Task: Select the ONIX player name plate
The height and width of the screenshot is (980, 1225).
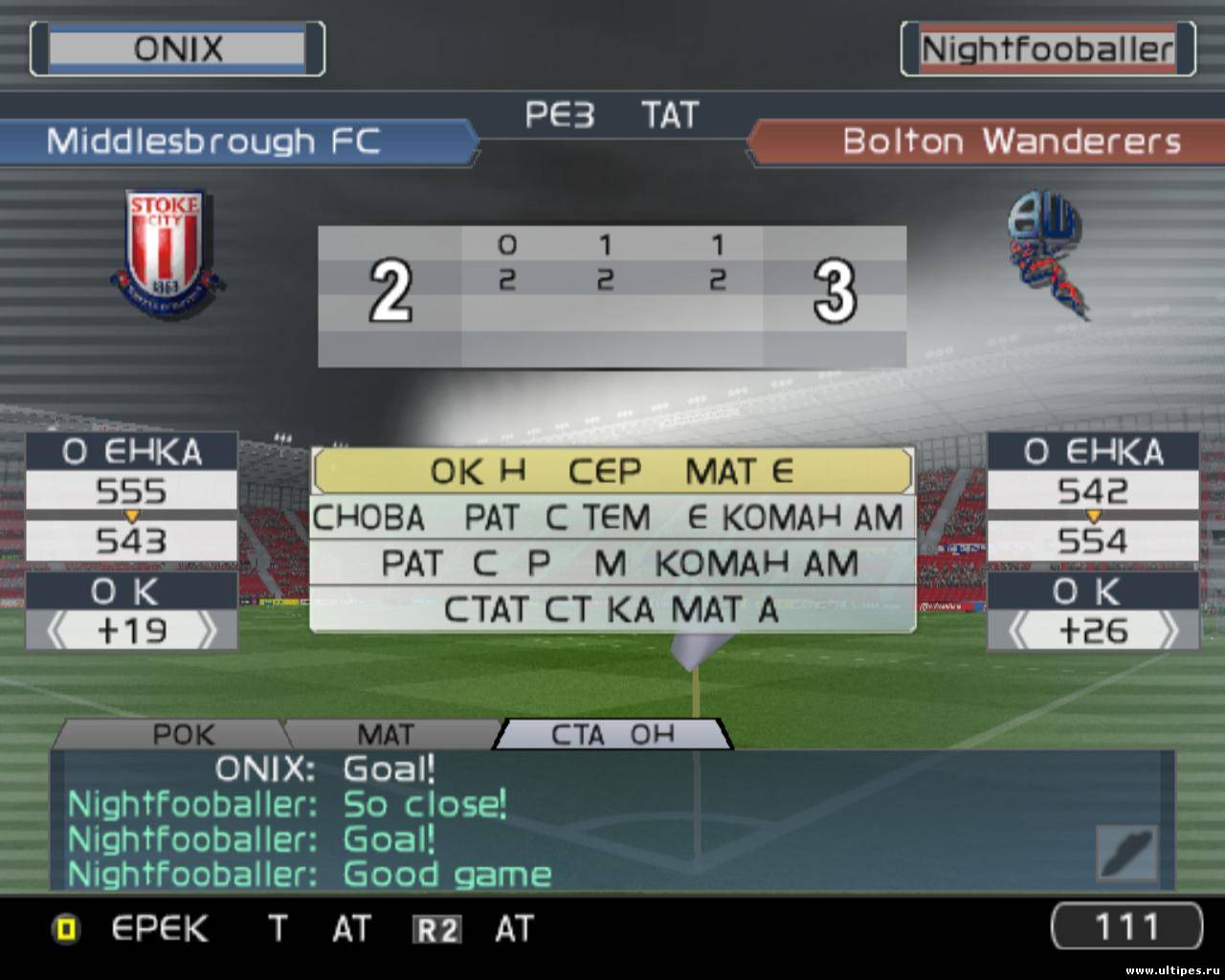Action: pyautogui.click(x=177, y=49)
